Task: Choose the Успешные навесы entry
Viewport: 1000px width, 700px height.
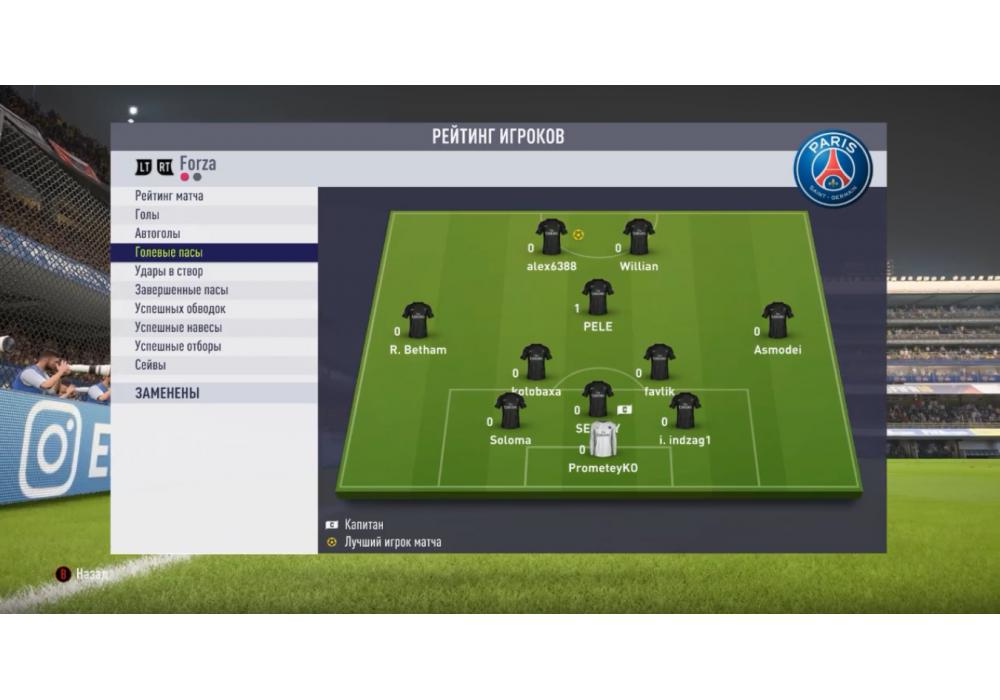Action: [214, 327]
